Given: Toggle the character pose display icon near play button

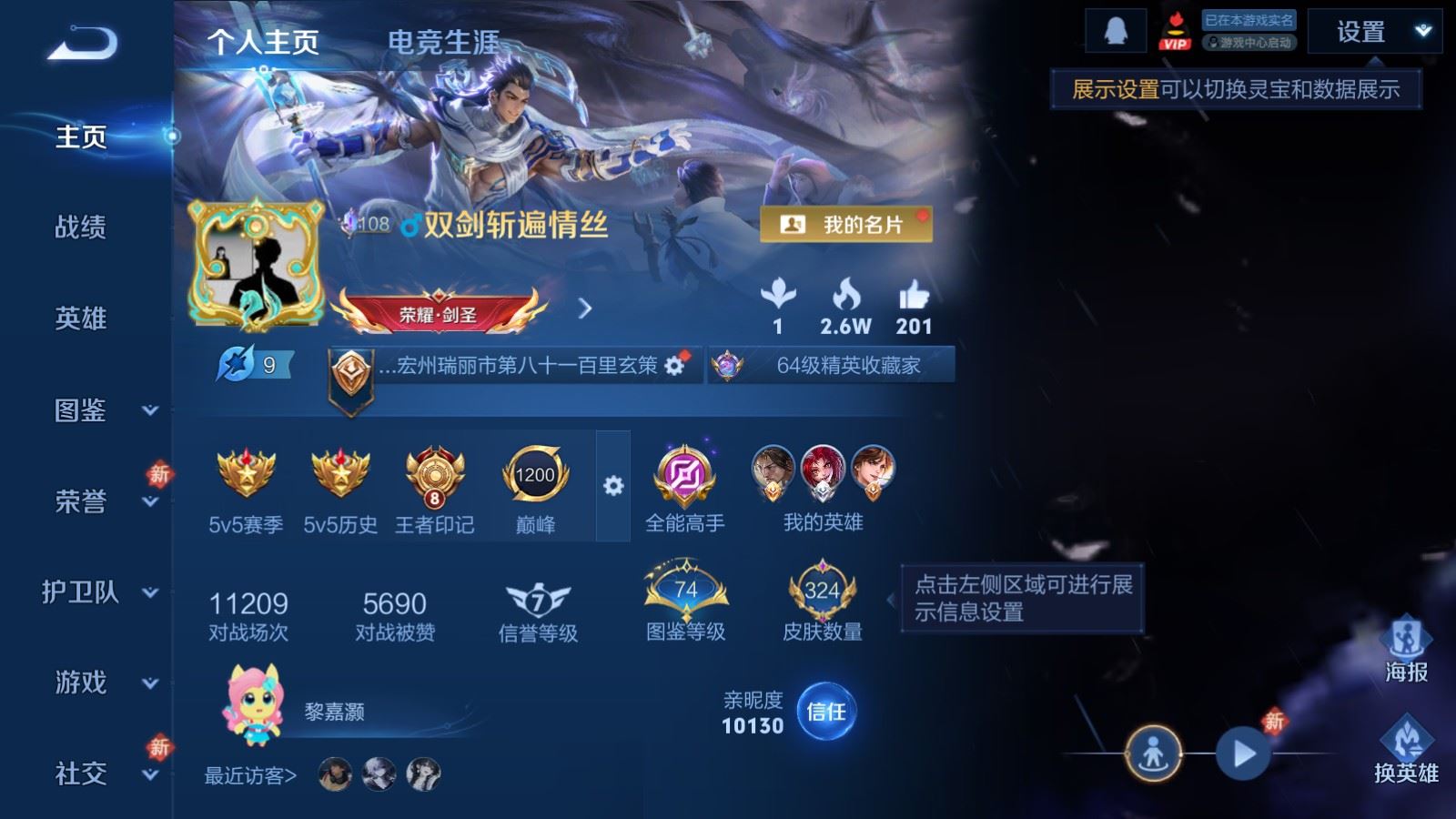Looking at the screenshot, I should [x=1154, y=753].
